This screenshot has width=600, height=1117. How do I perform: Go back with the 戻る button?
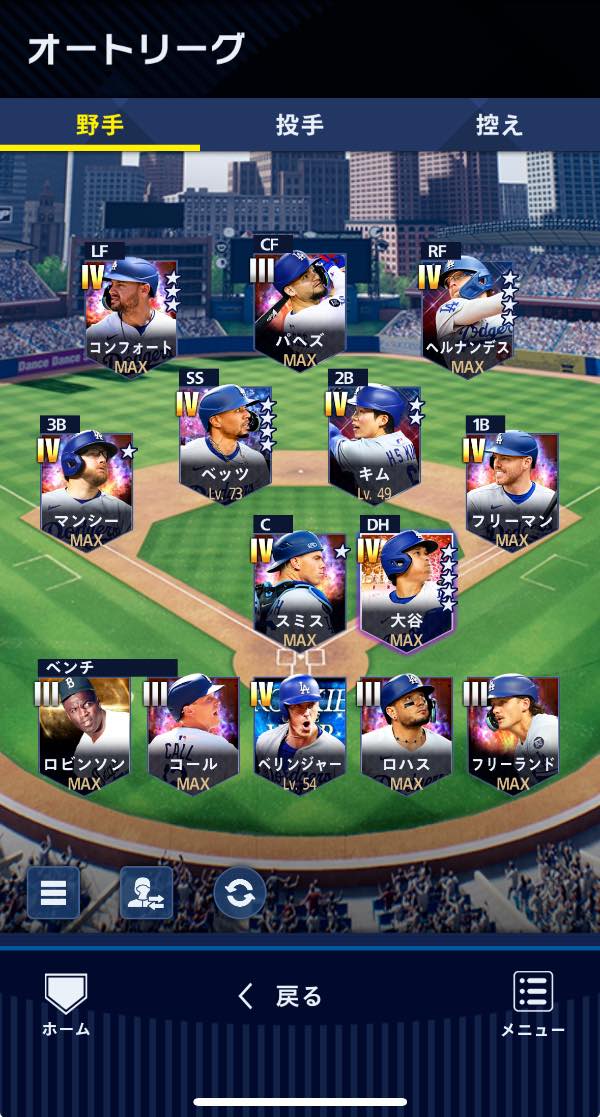[x=281, y=996]
